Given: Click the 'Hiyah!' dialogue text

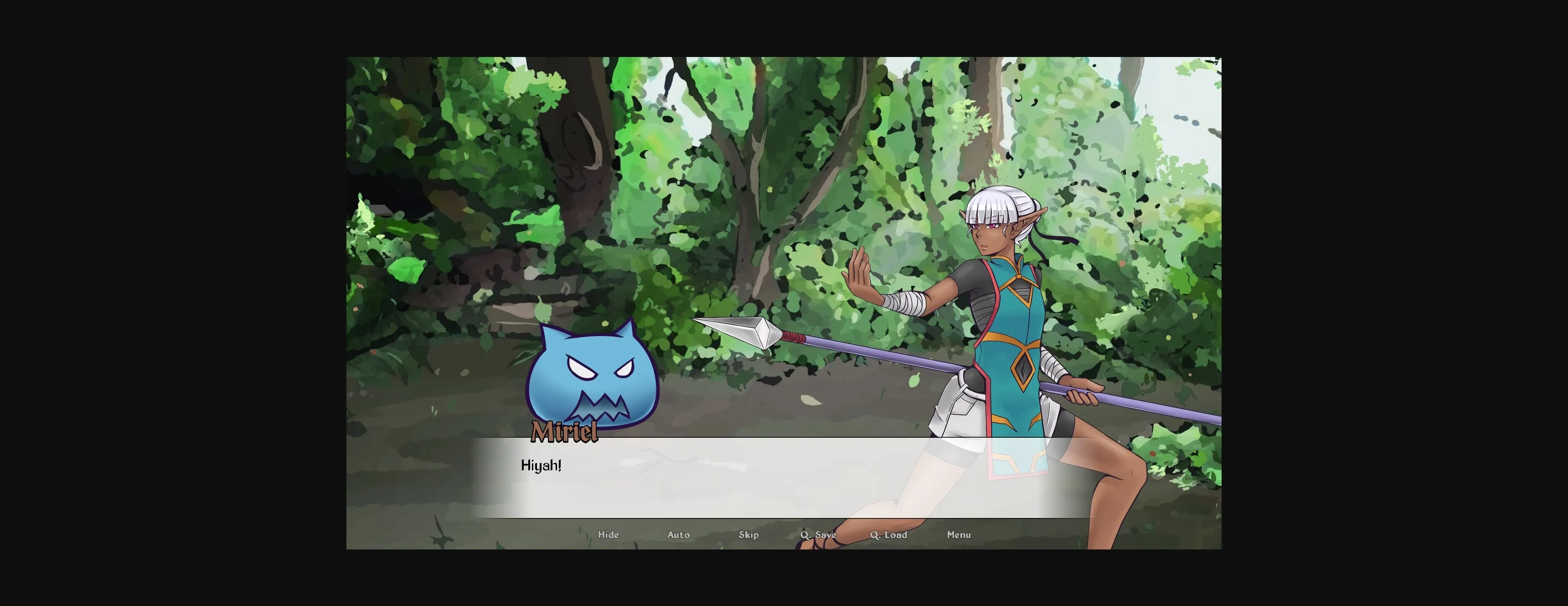Looking at the screenshot, I should coord(542,465).
